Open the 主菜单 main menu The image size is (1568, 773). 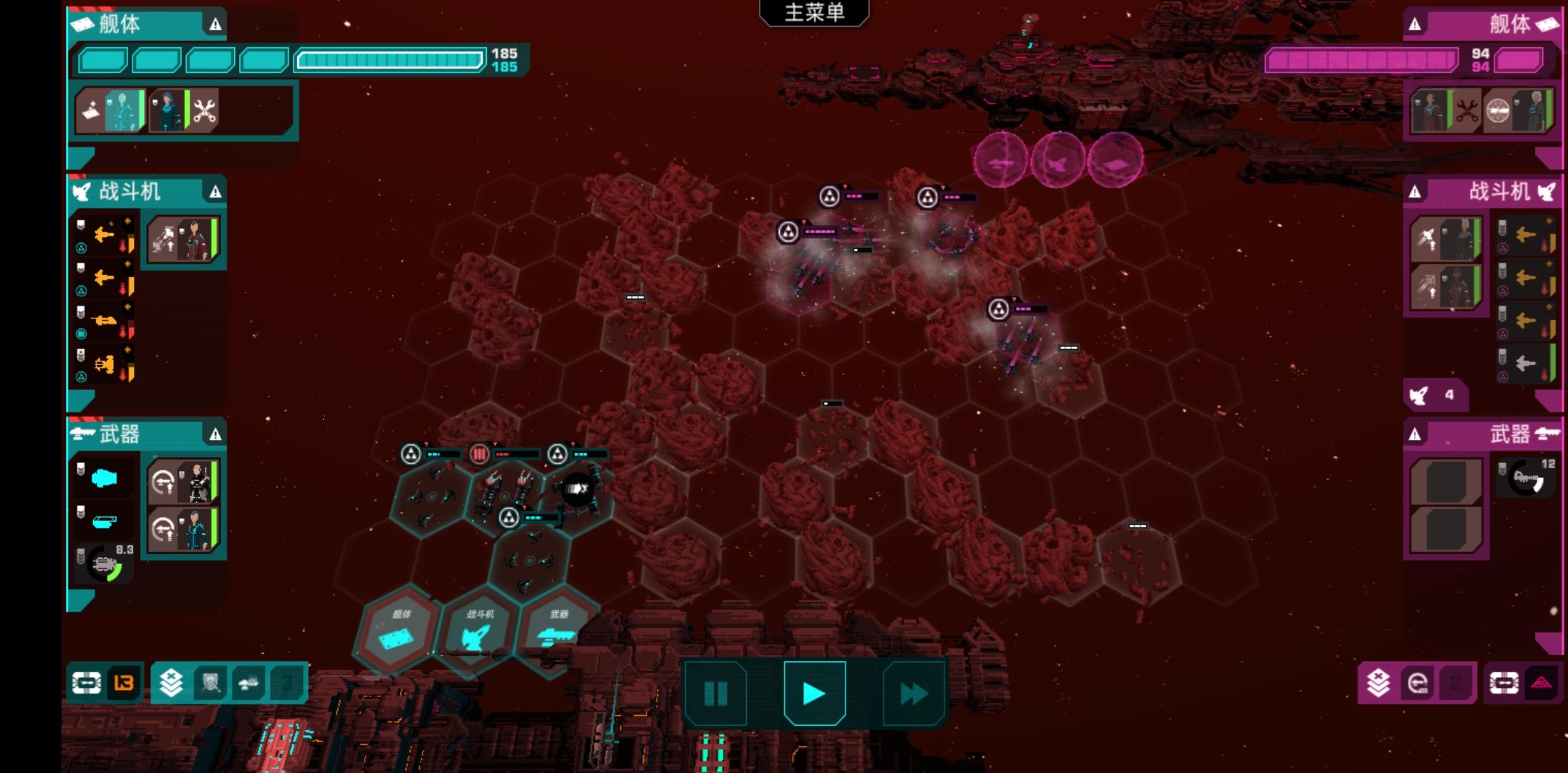(814, 12)
